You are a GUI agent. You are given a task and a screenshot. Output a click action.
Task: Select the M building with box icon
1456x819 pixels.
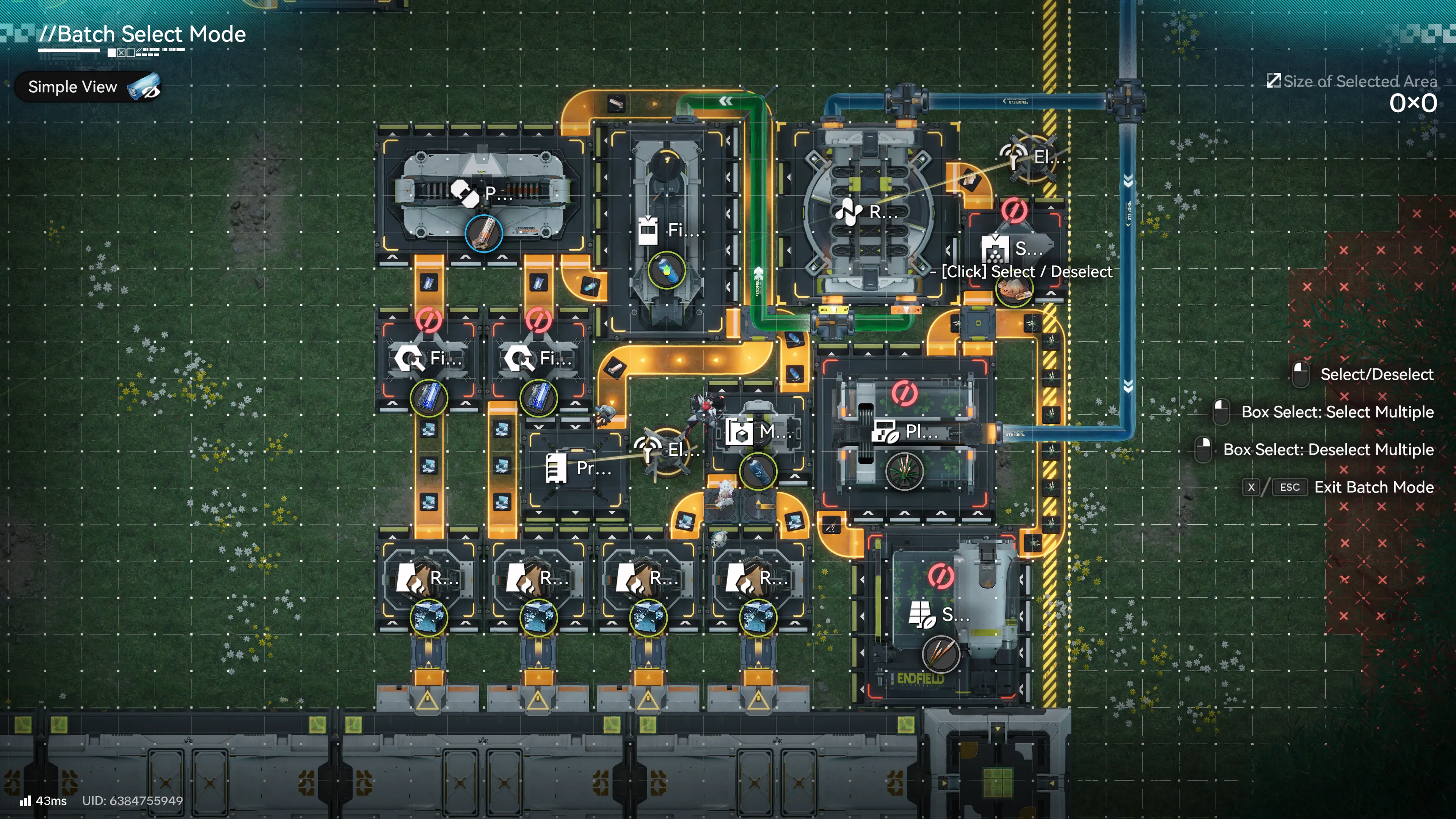[x=758, y=432]
